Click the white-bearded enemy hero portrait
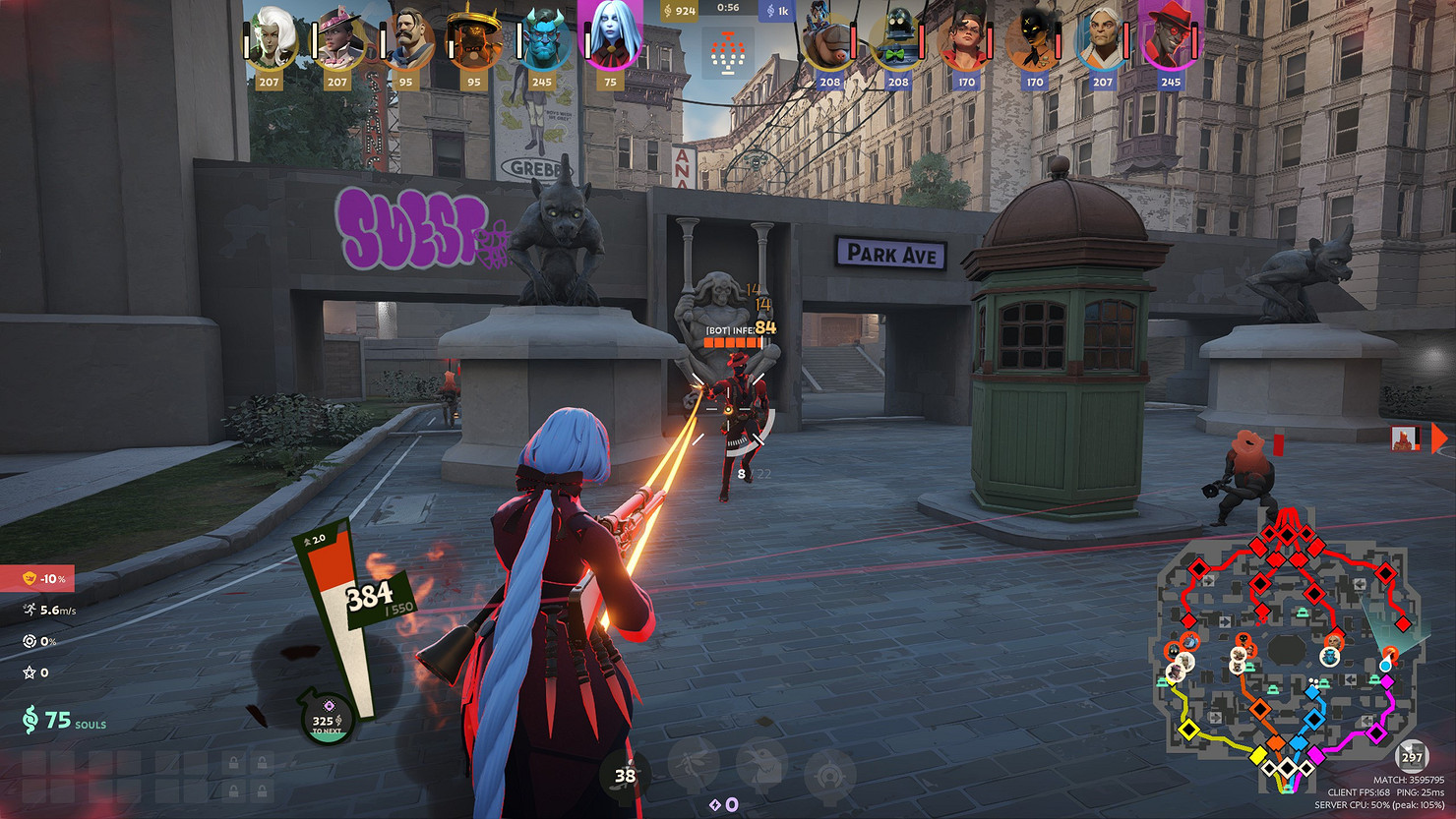Viewport: 1456px width, 819px height. pyautogui.click(x=1102, y=41)
